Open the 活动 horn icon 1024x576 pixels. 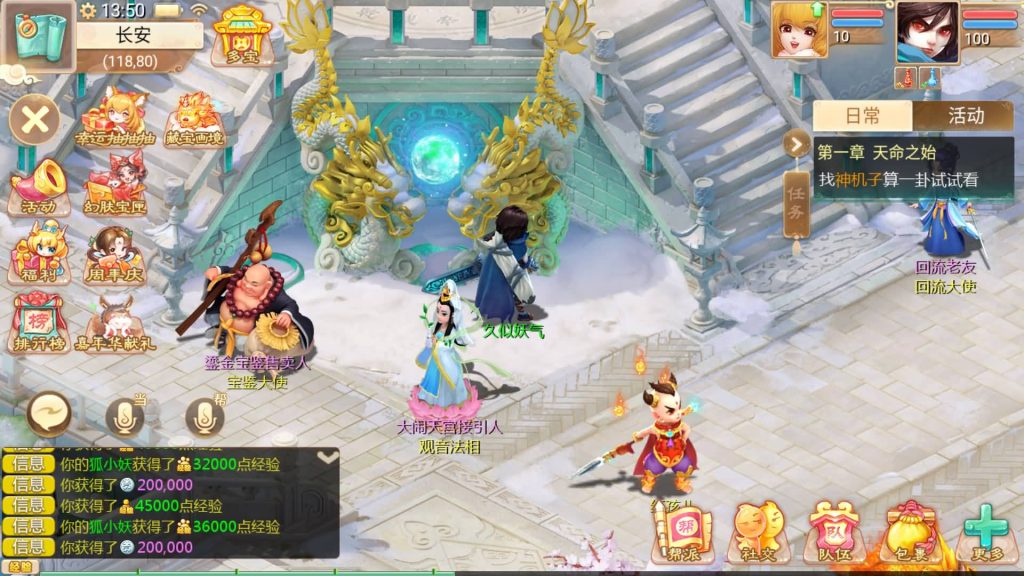(39, 187)
